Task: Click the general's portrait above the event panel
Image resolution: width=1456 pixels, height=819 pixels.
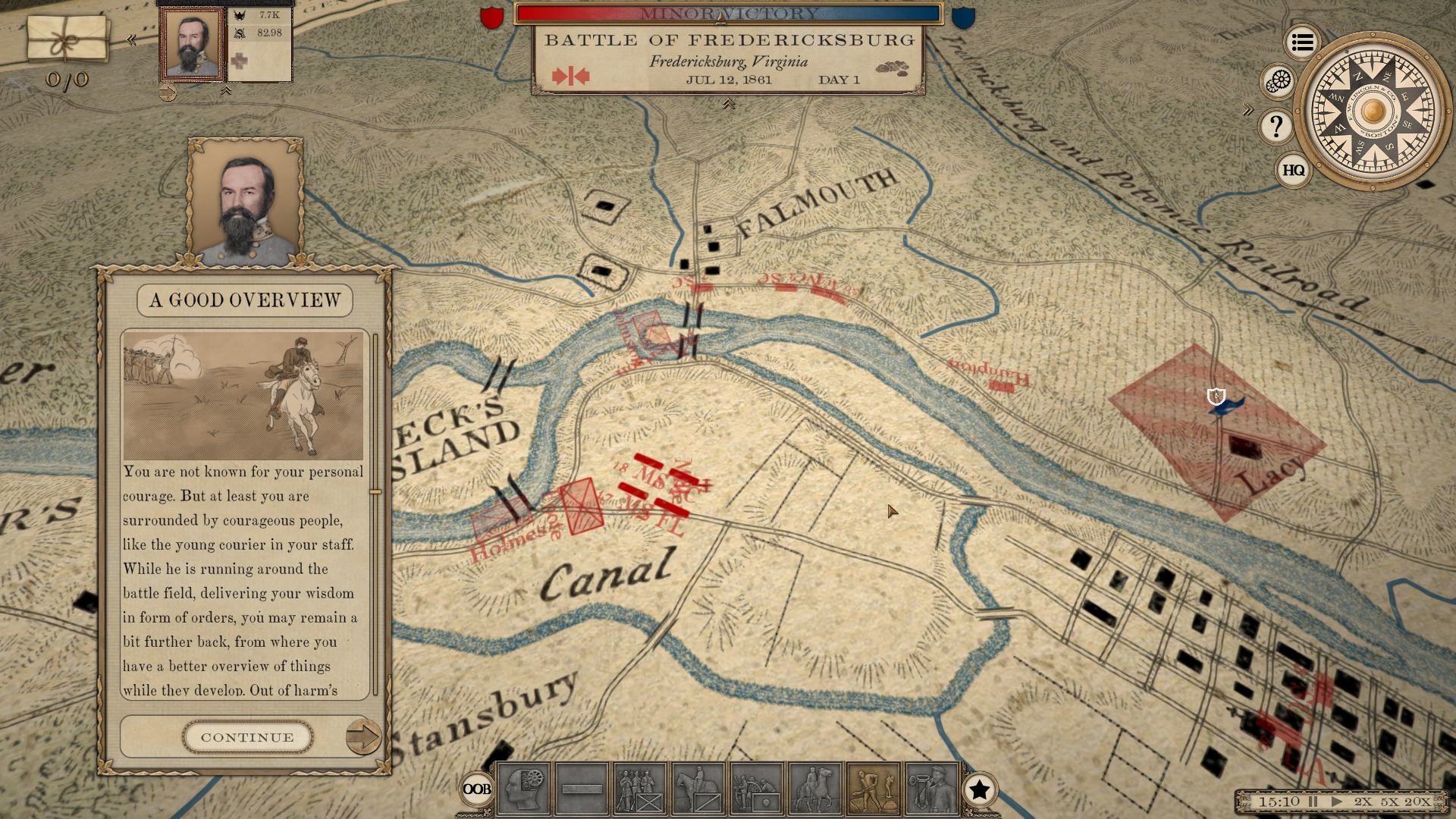Action: pyautogui.click(x=244, y=205)
